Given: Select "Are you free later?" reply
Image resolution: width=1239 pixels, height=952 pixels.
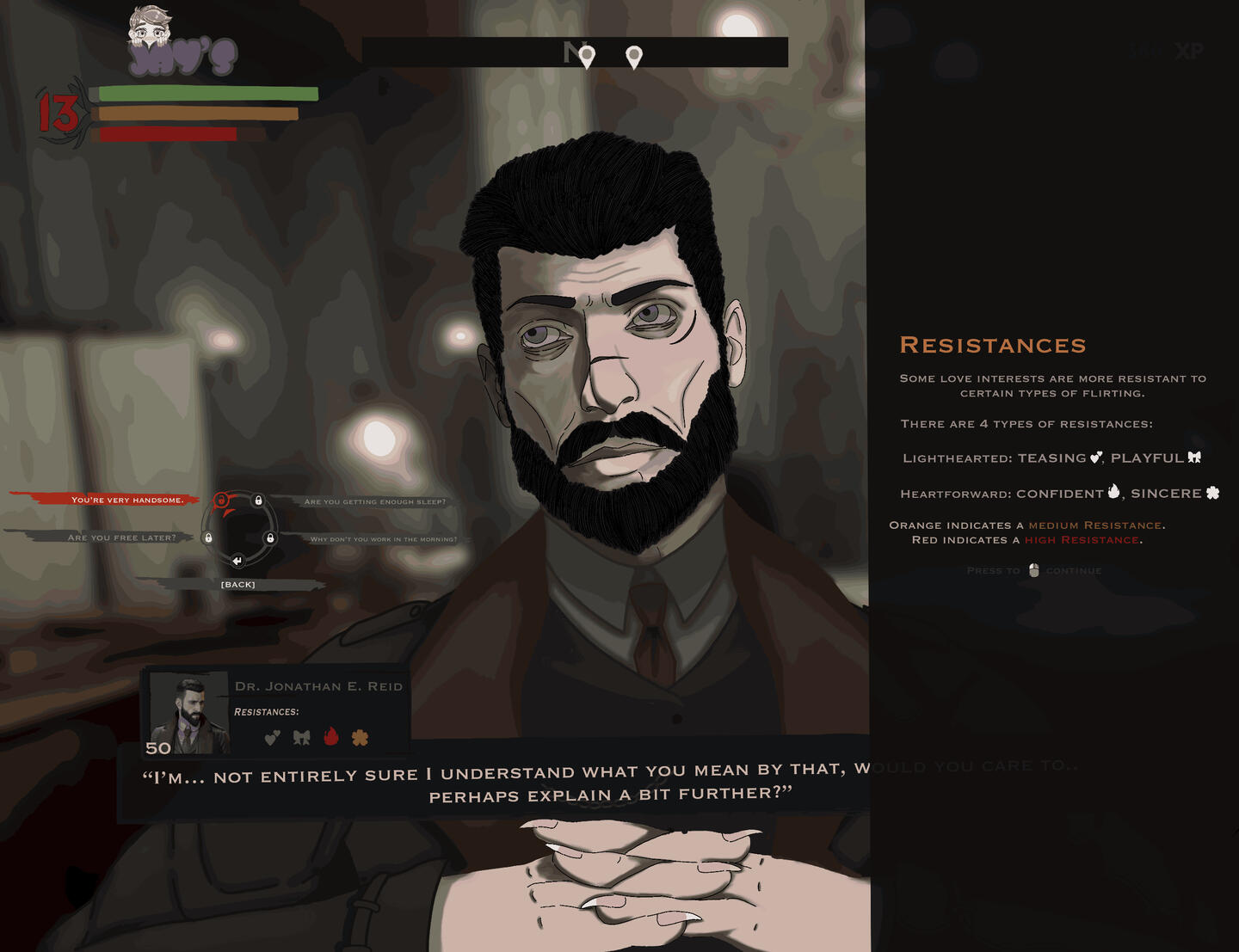Looking at the screenshot, I should click(x=121, y=537).
